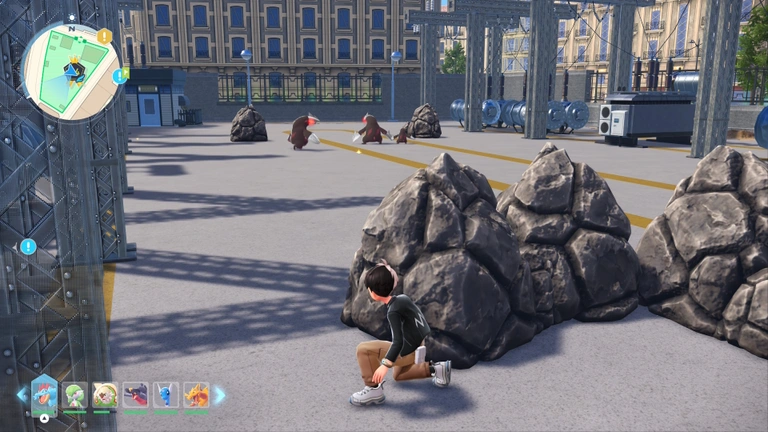768x432 pixels.
Task: Choose Gardevoir from the party bar
Action: click(x=75, y=395)
